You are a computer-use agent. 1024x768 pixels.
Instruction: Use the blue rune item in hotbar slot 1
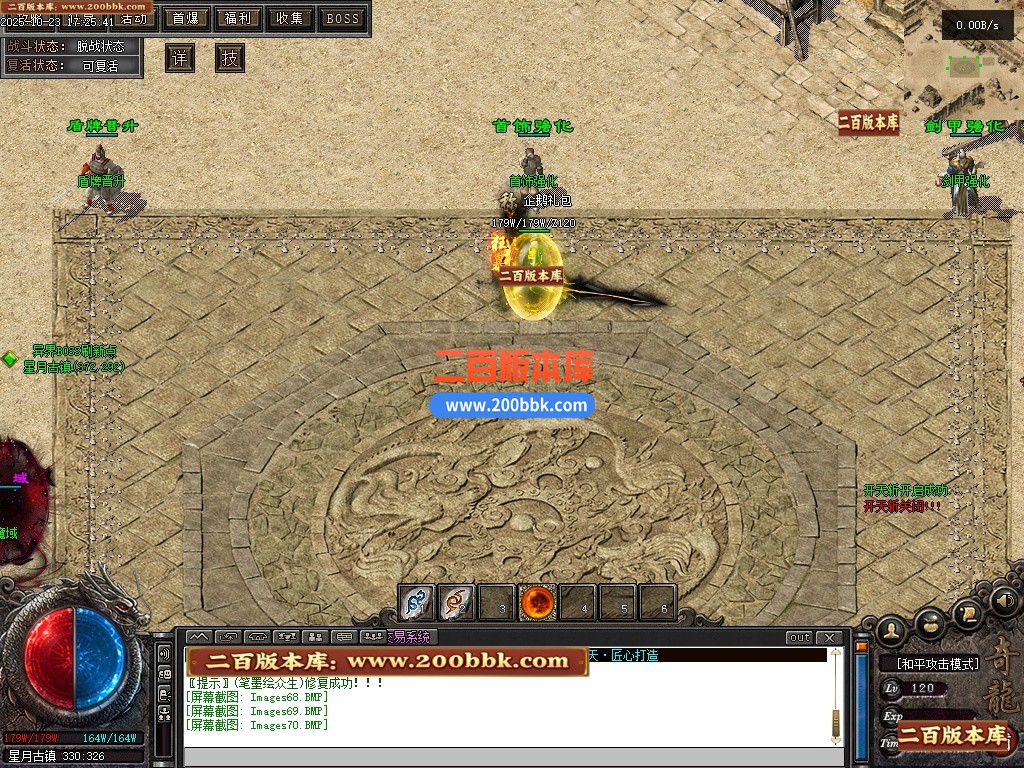(x=417, y=603)
